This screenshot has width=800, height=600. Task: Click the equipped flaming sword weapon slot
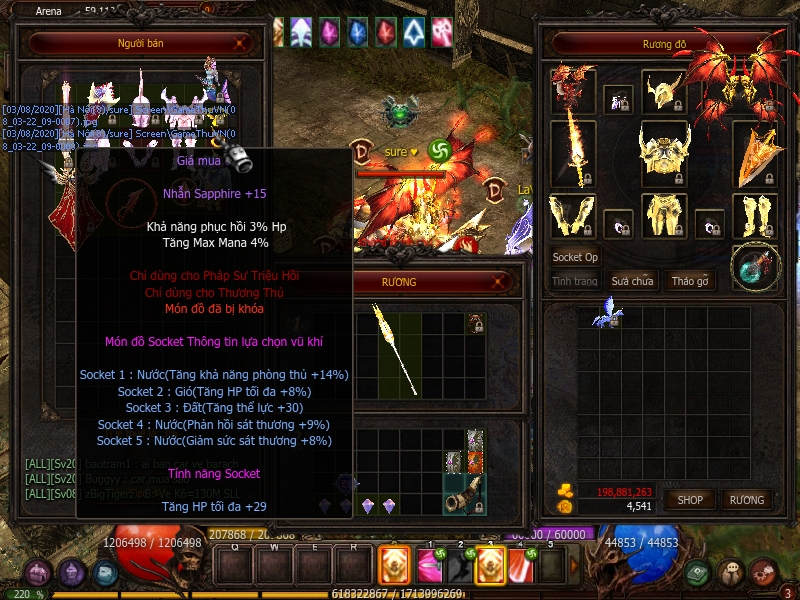(x=573, y=150)
